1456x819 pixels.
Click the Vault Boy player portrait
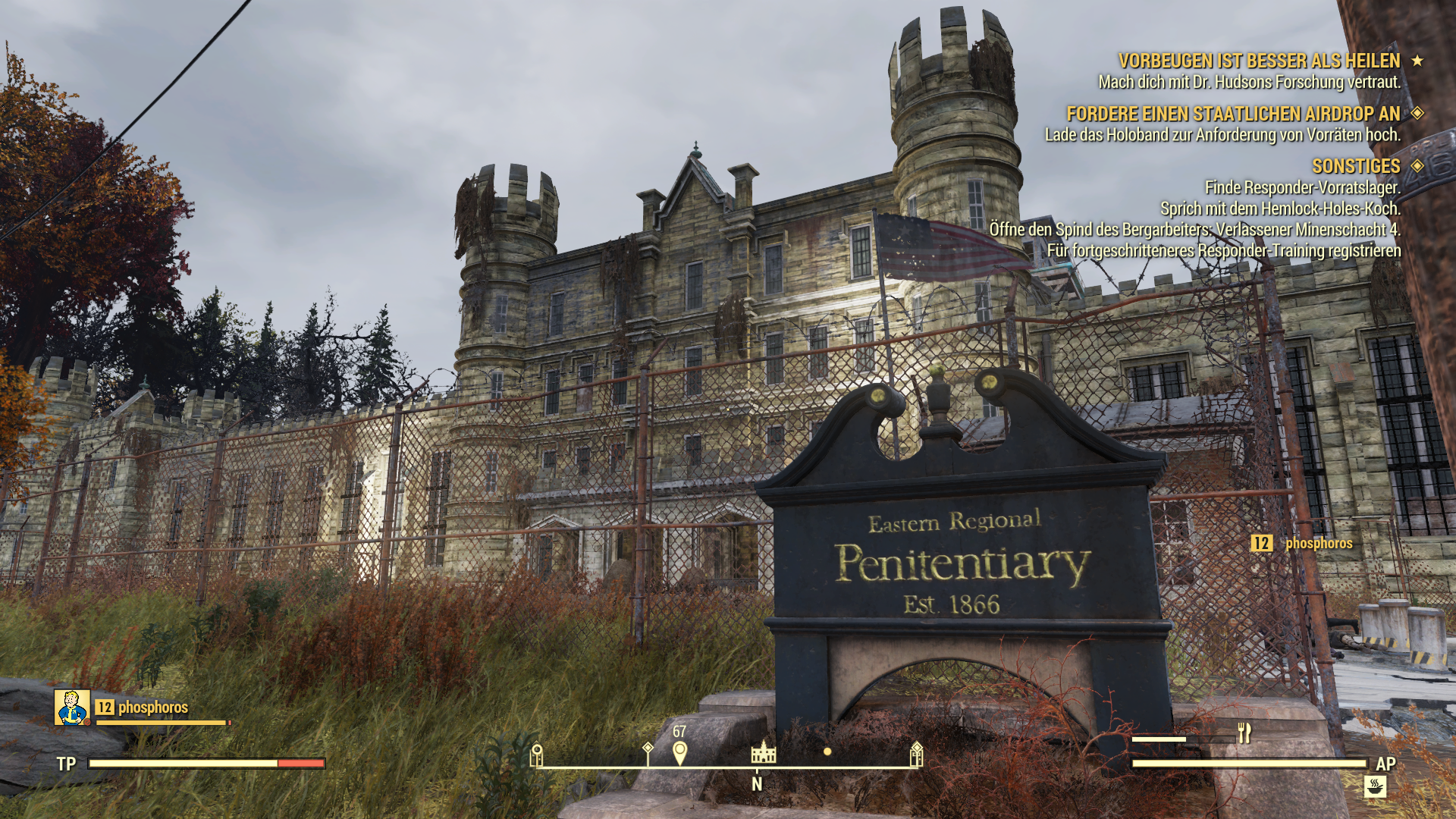click(72, 708)
